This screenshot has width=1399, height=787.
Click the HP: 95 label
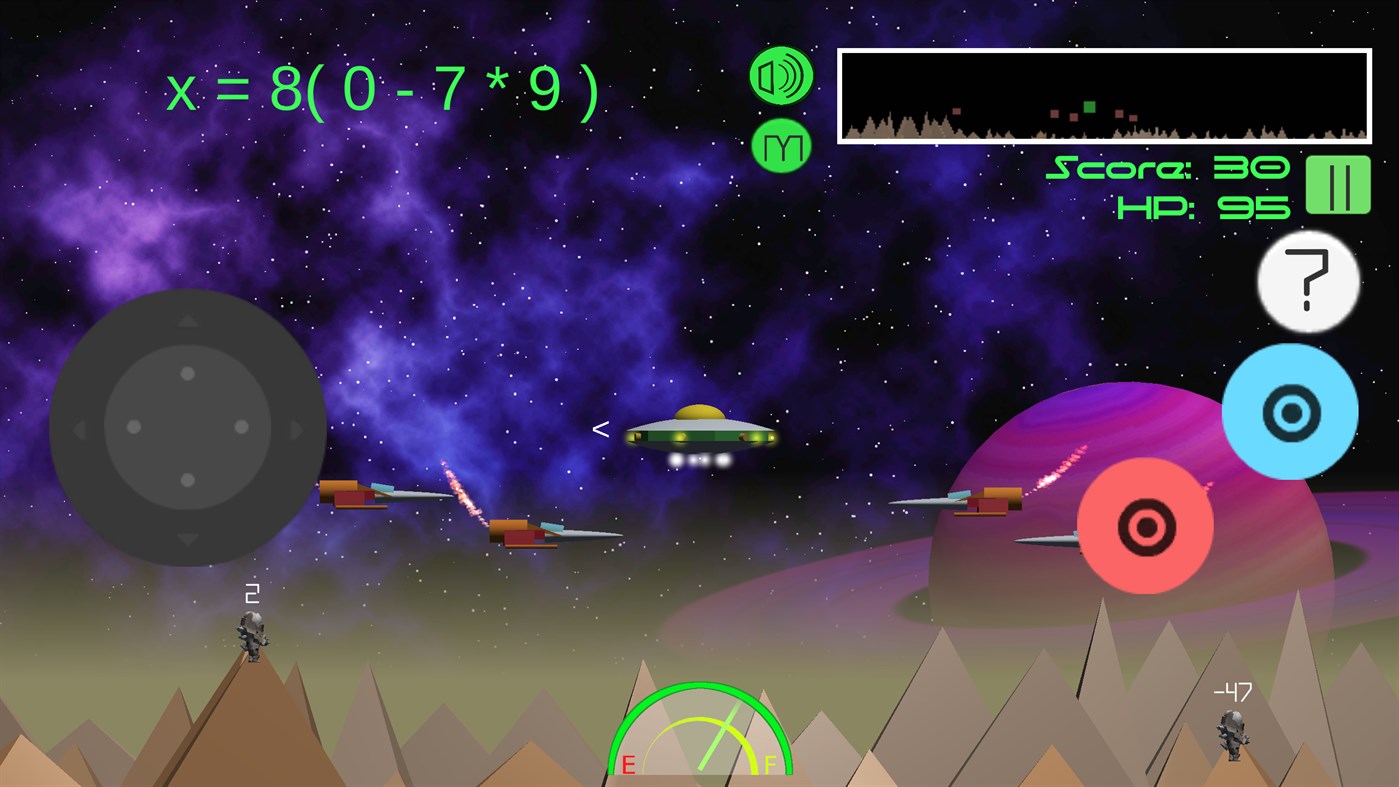coord(1205,208)
